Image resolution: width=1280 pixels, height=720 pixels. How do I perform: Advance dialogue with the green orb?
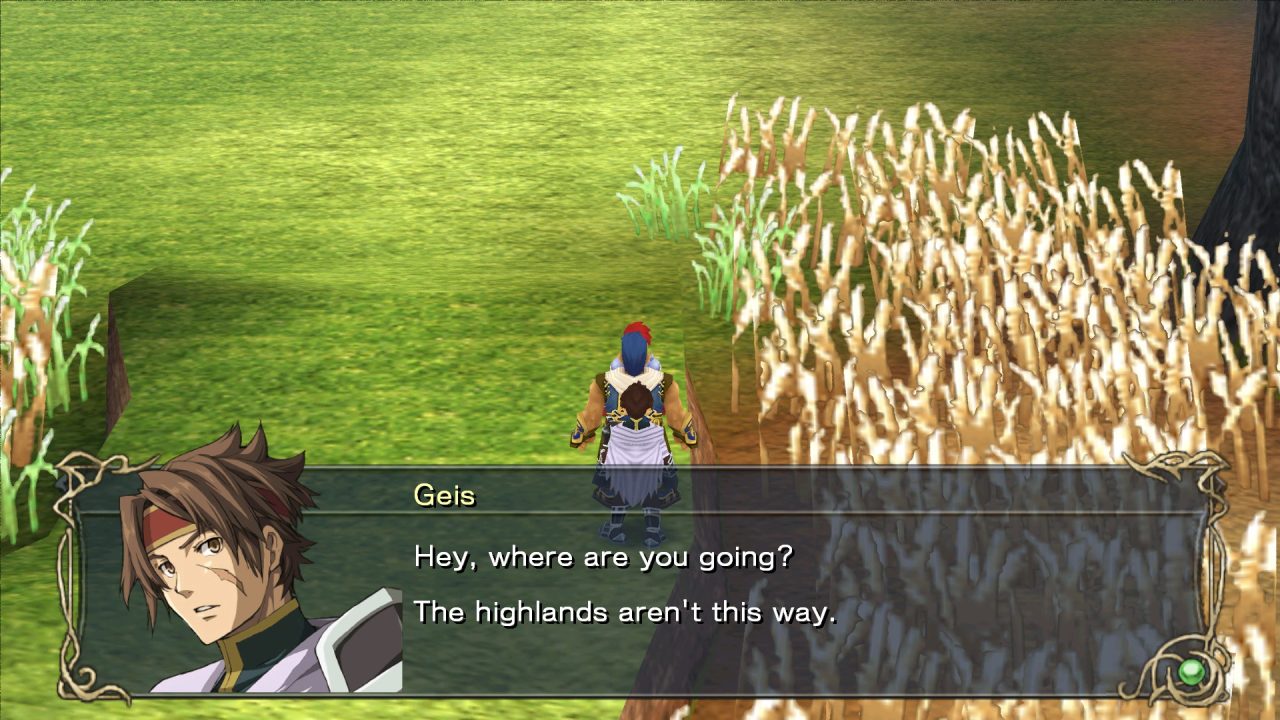(x=1190, y=671)
